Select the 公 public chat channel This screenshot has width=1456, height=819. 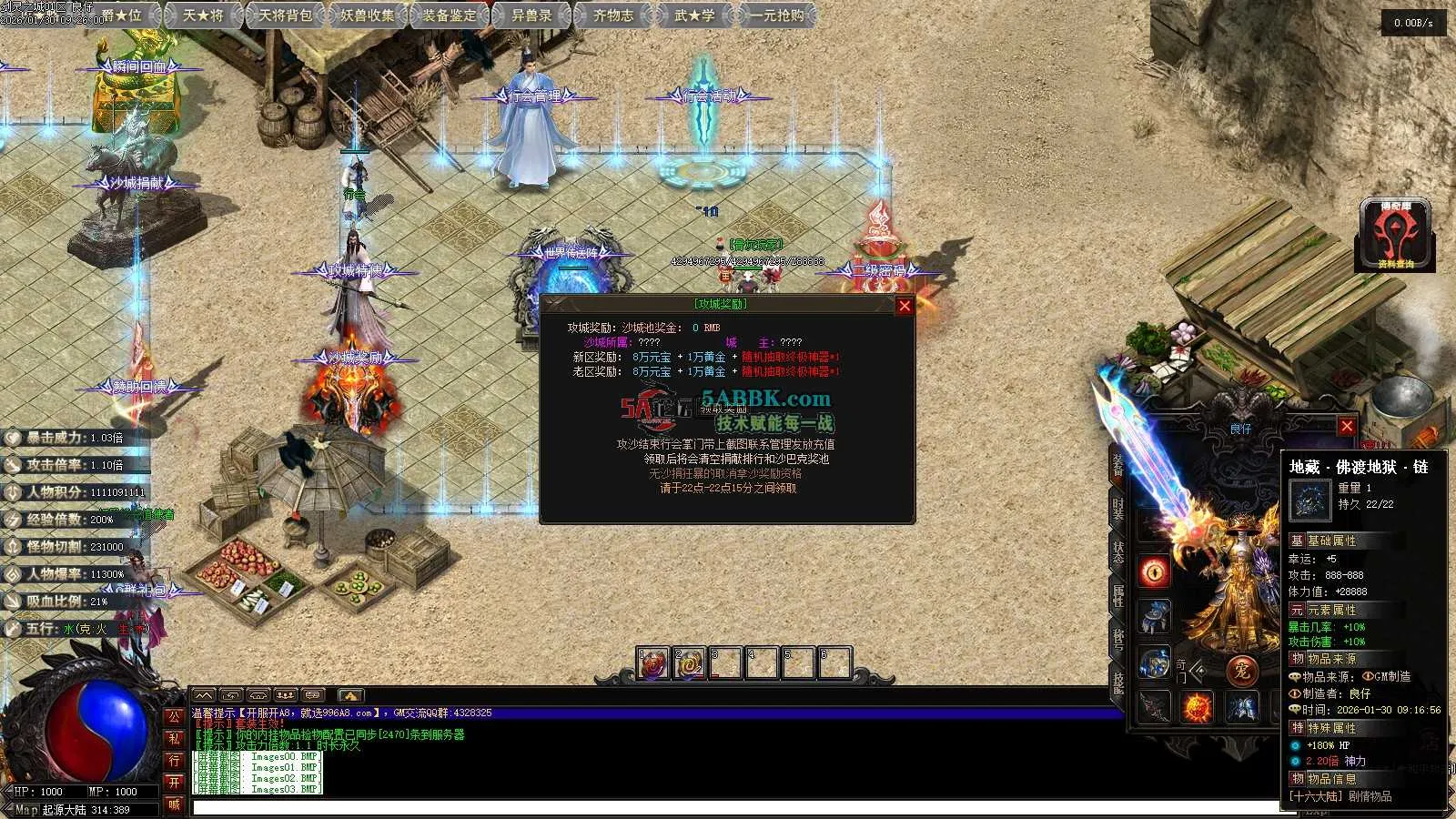point(174,717)
